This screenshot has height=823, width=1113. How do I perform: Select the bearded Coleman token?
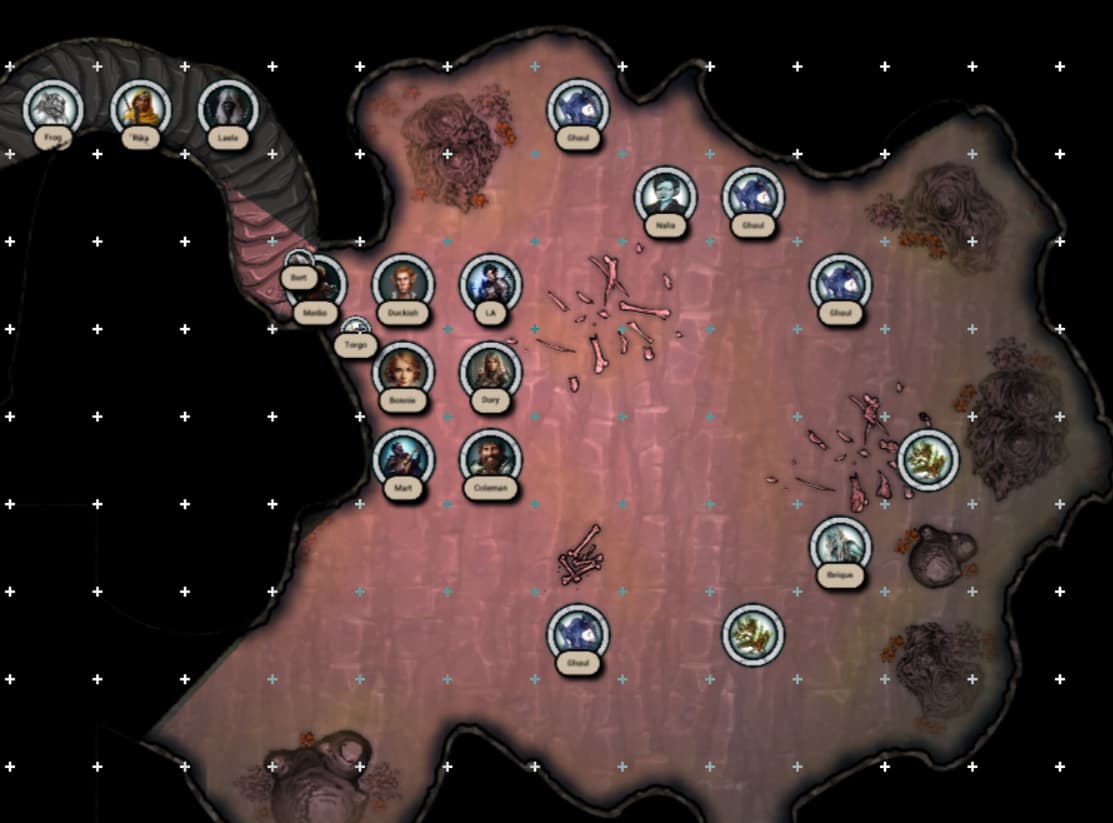tap(490, 459)
